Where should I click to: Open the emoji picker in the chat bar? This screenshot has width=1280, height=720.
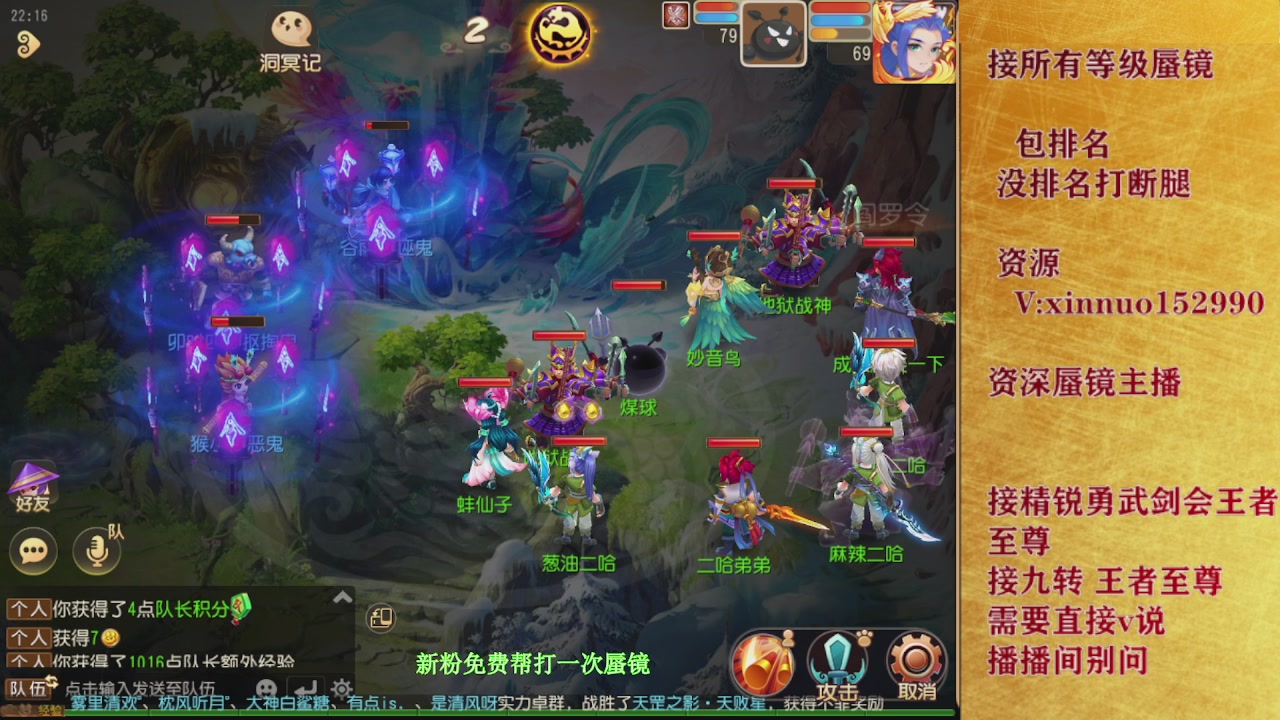(x=266, y=686)
